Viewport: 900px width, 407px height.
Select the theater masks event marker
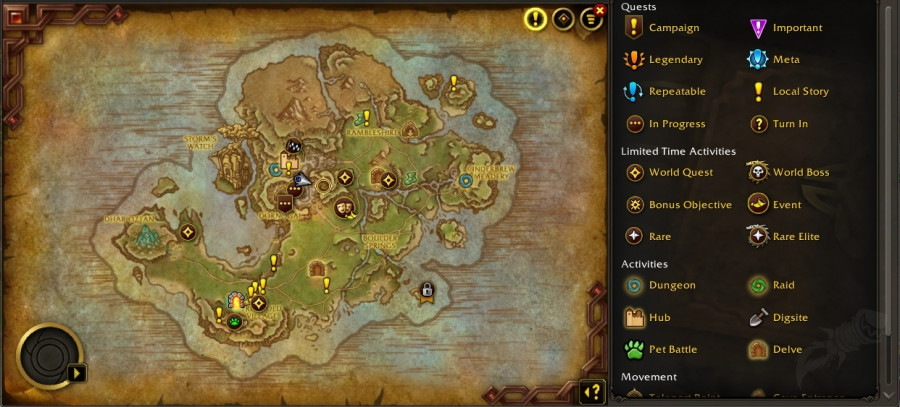click(344, 208)
